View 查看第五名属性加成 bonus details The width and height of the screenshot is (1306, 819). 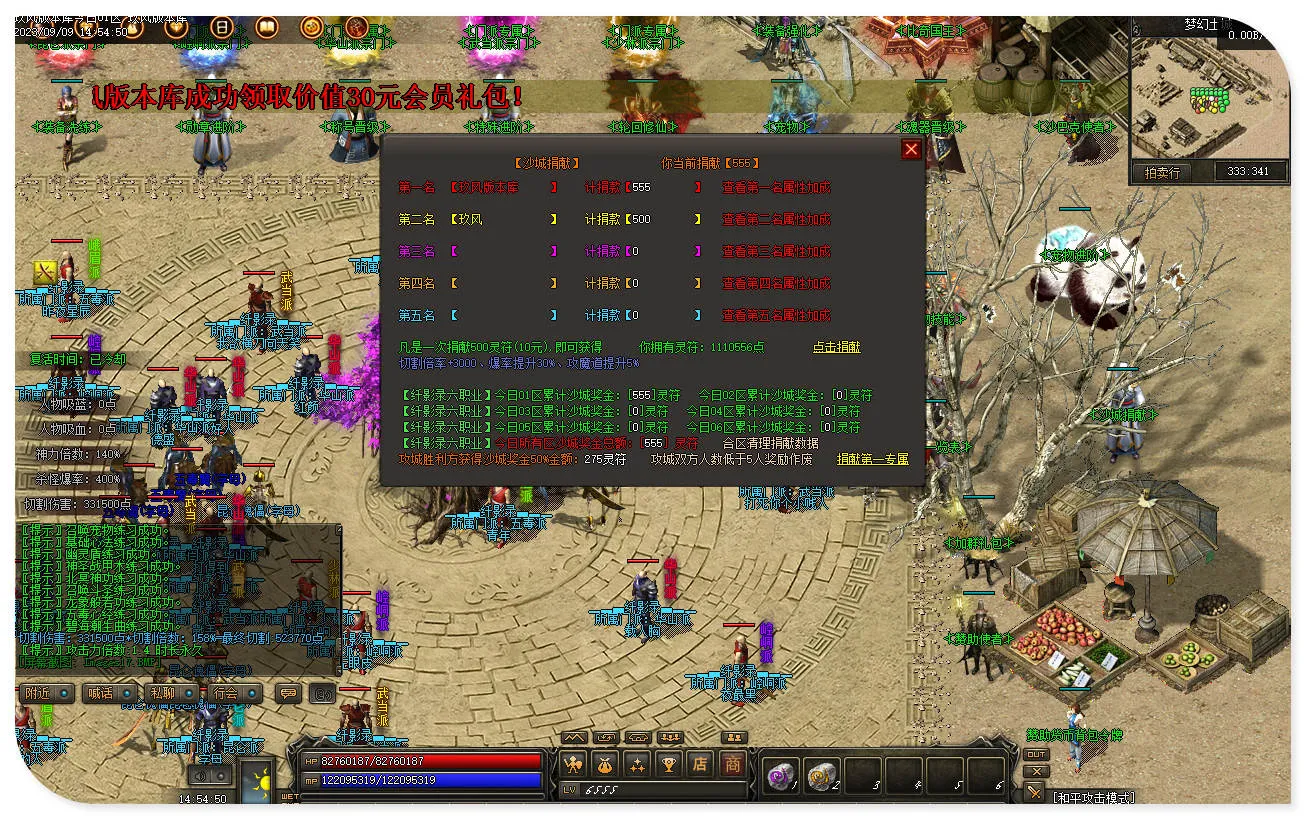(776, 315)
